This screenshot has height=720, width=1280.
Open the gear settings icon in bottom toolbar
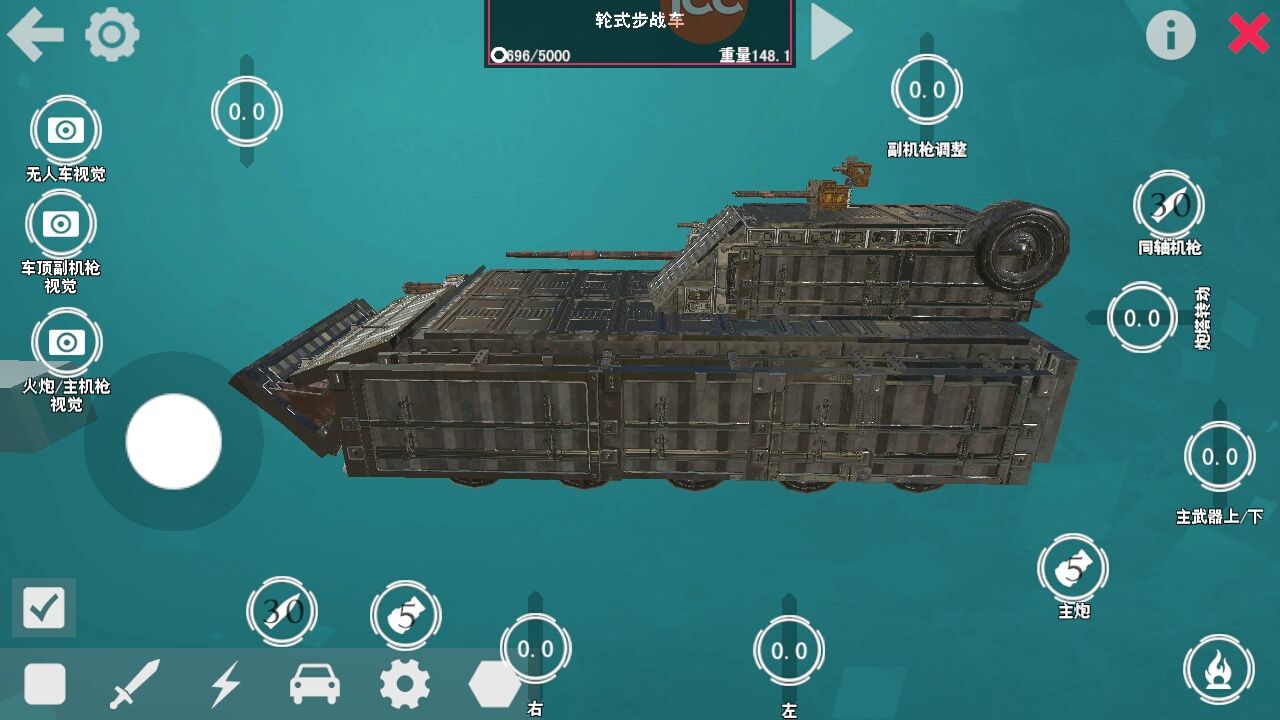point(404,685)
